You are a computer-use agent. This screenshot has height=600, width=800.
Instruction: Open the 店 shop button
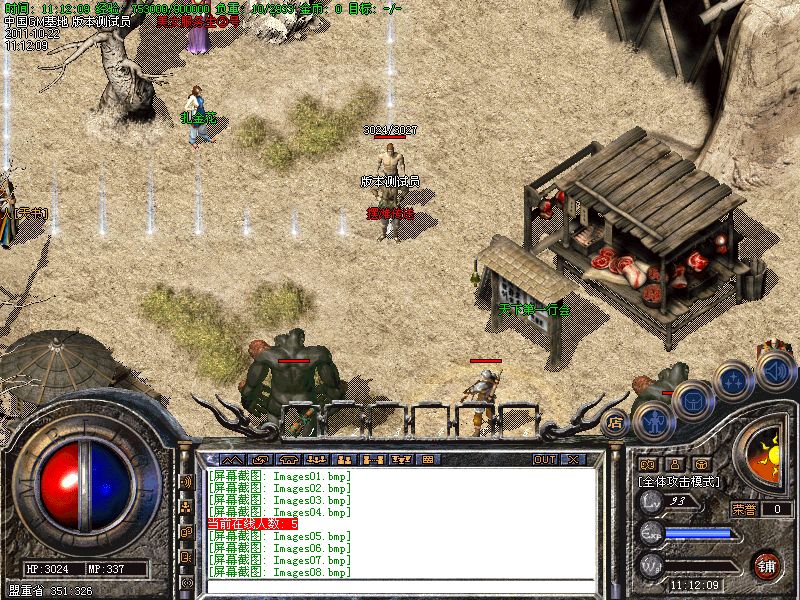coord(617,421)
